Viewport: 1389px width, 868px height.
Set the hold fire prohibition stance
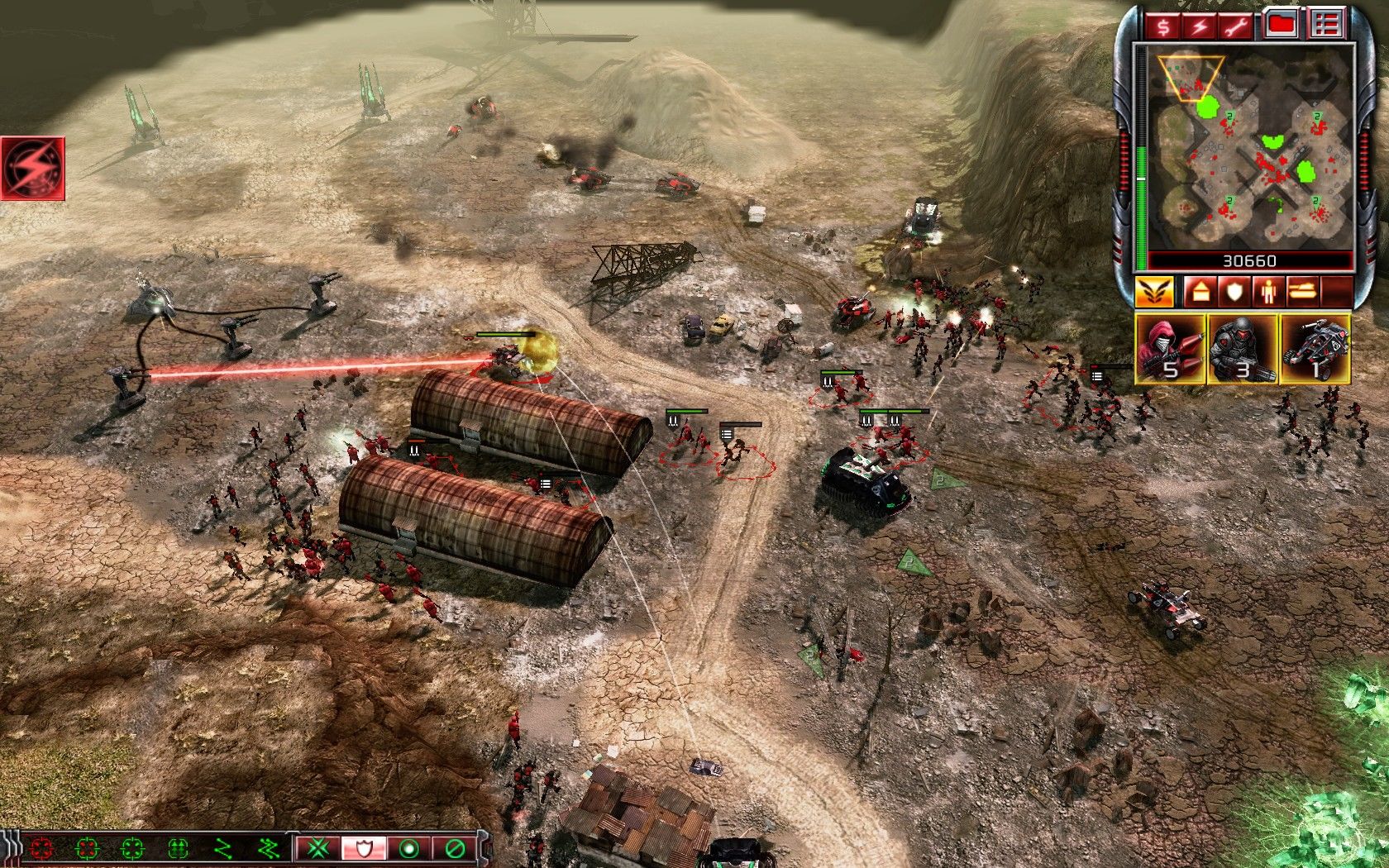click(453, 848)
